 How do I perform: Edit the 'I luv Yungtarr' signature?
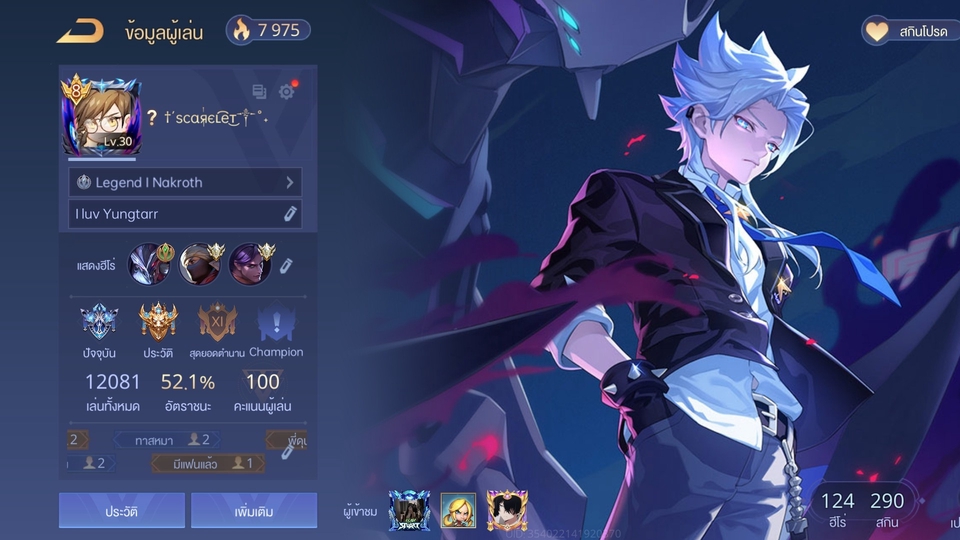pos(290,214)
